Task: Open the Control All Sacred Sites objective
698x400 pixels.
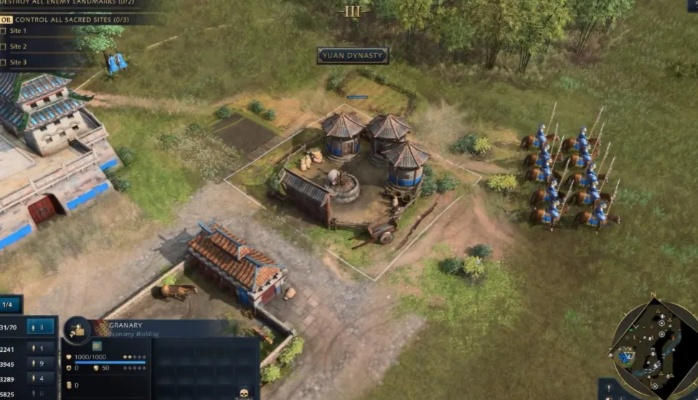Action: click(x=70, y=18)
